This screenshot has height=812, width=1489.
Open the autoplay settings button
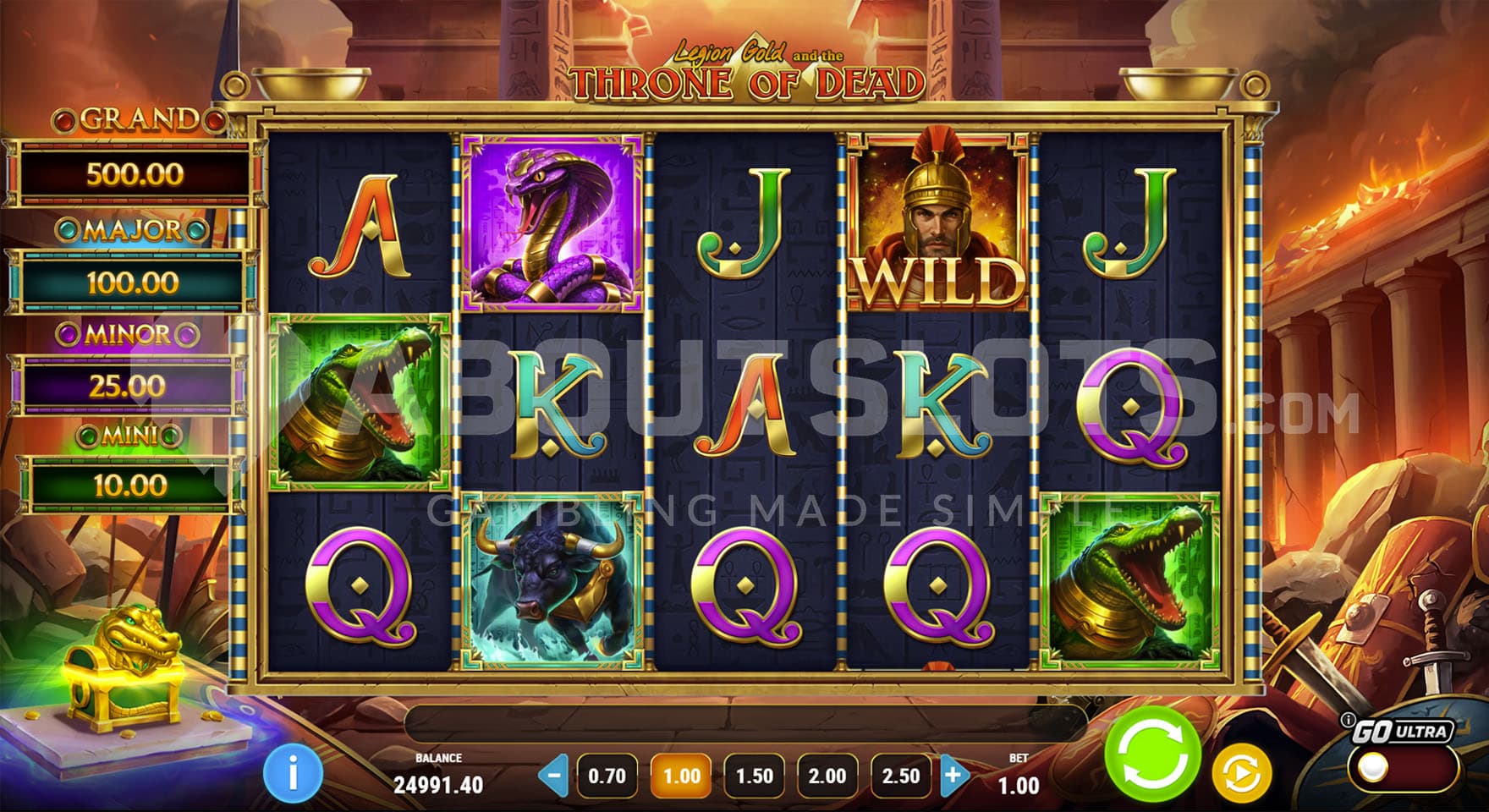(1241, 773)
